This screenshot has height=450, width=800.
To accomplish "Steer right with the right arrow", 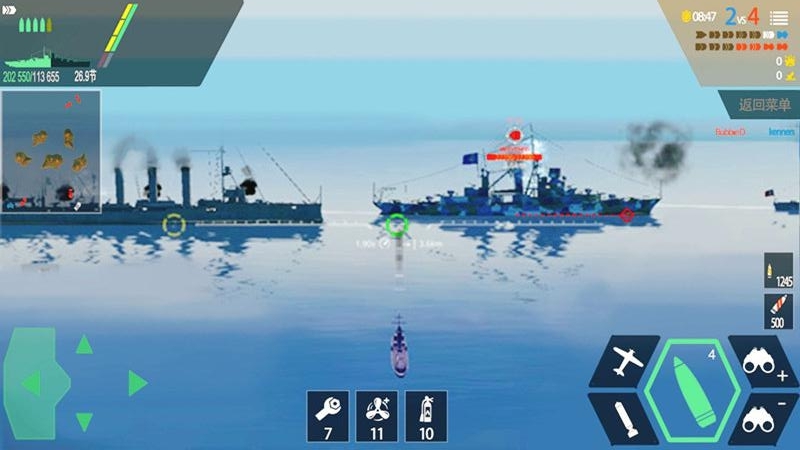I will (x=137, y=383).
